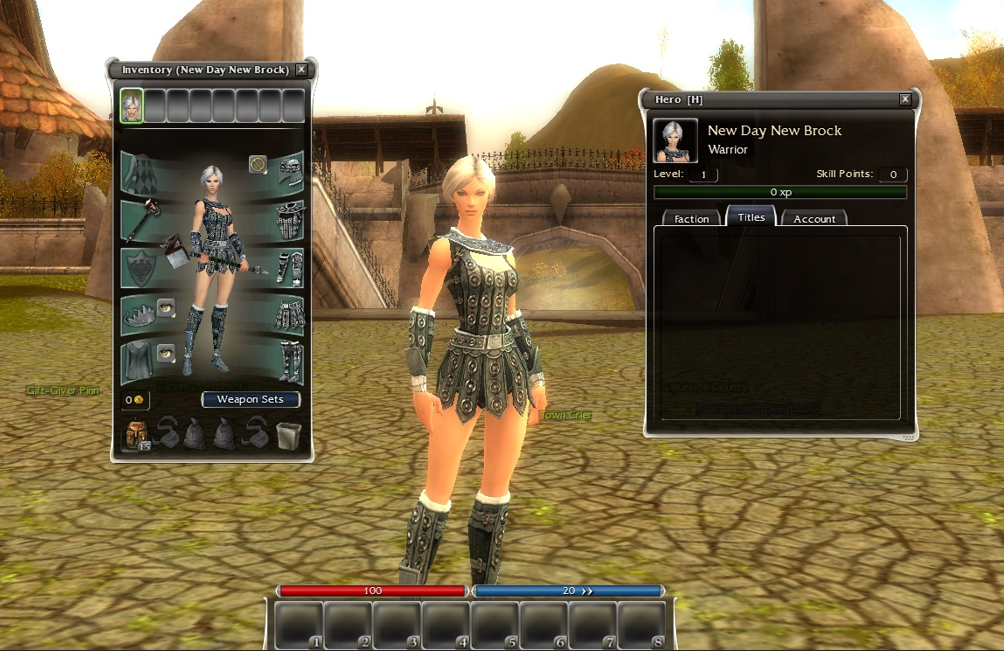Close the Hero panel

point(905,100)
